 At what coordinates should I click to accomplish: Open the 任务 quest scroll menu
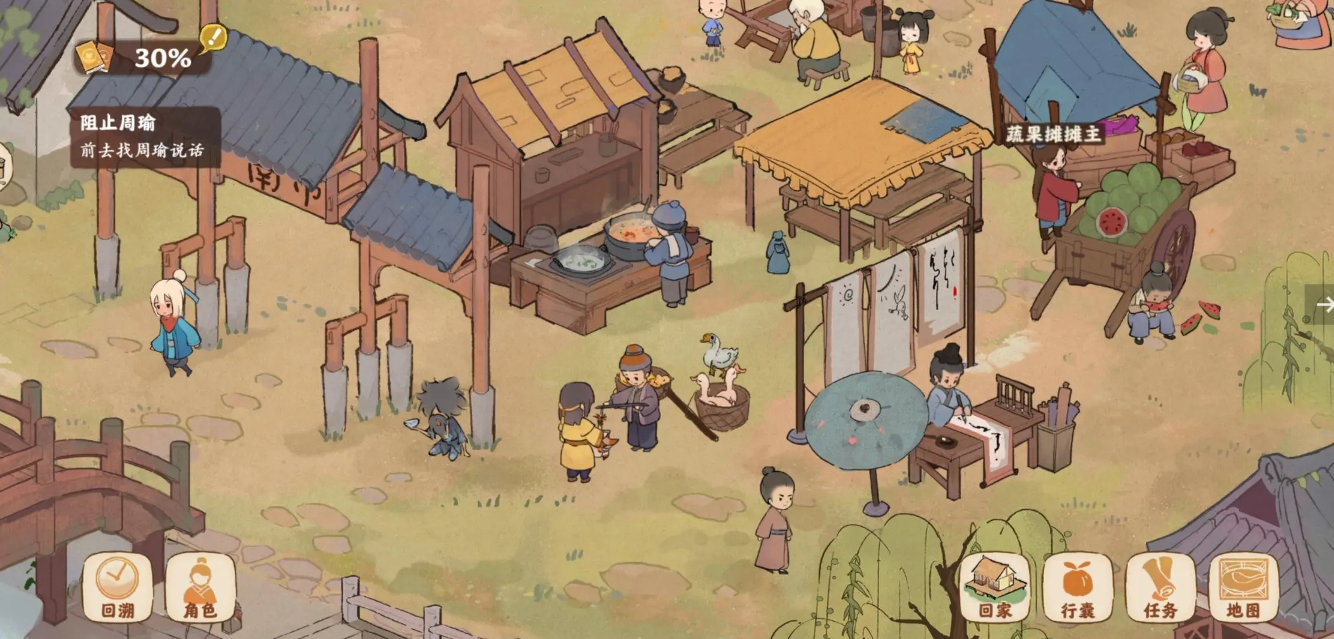tap(1160, 587)
